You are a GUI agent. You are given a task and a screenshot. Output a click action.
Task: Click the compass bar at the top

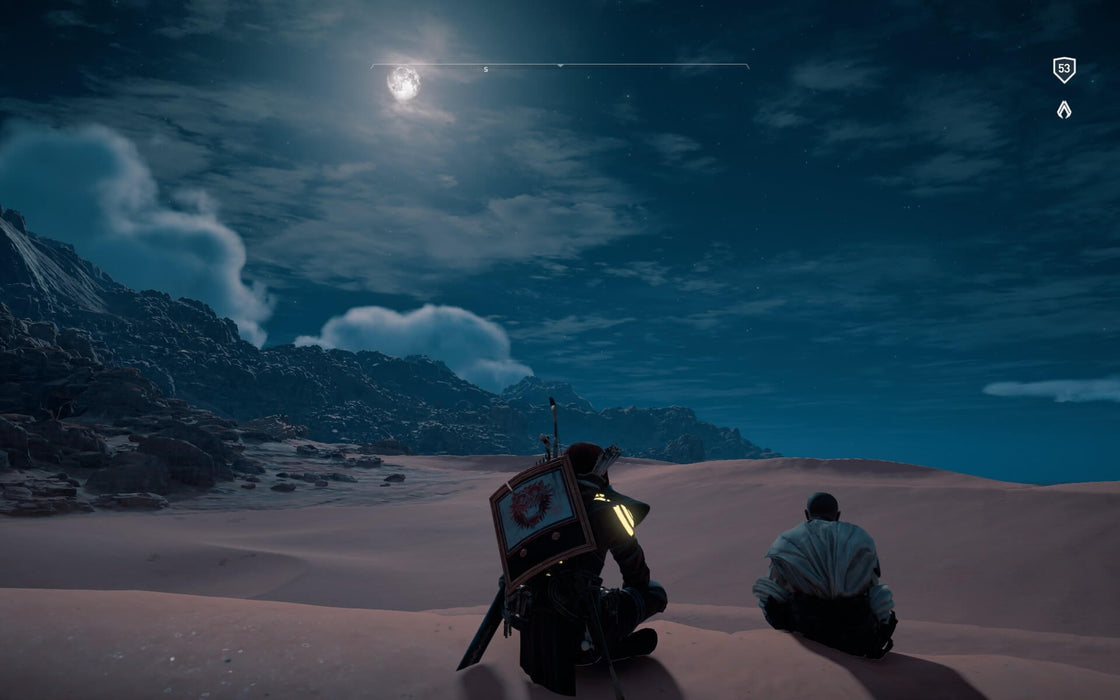click(x=559, y=66)
